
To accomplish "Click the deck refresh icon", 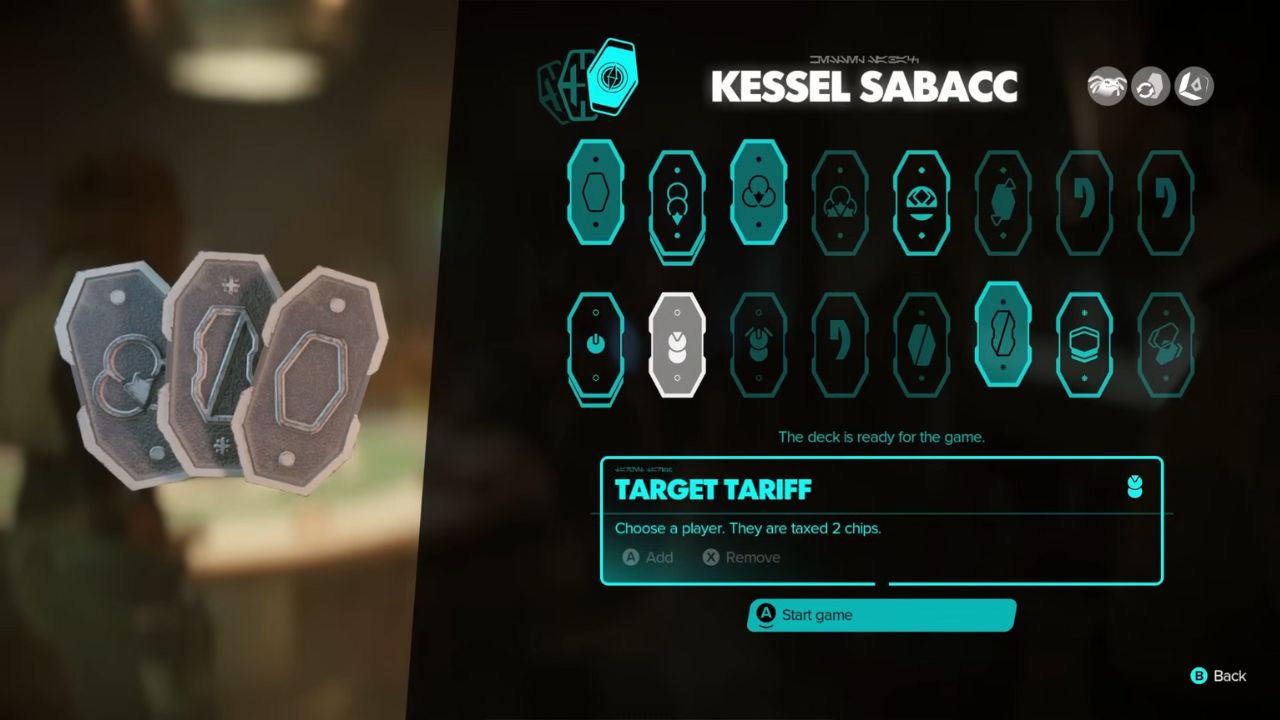I will 1148,87.
